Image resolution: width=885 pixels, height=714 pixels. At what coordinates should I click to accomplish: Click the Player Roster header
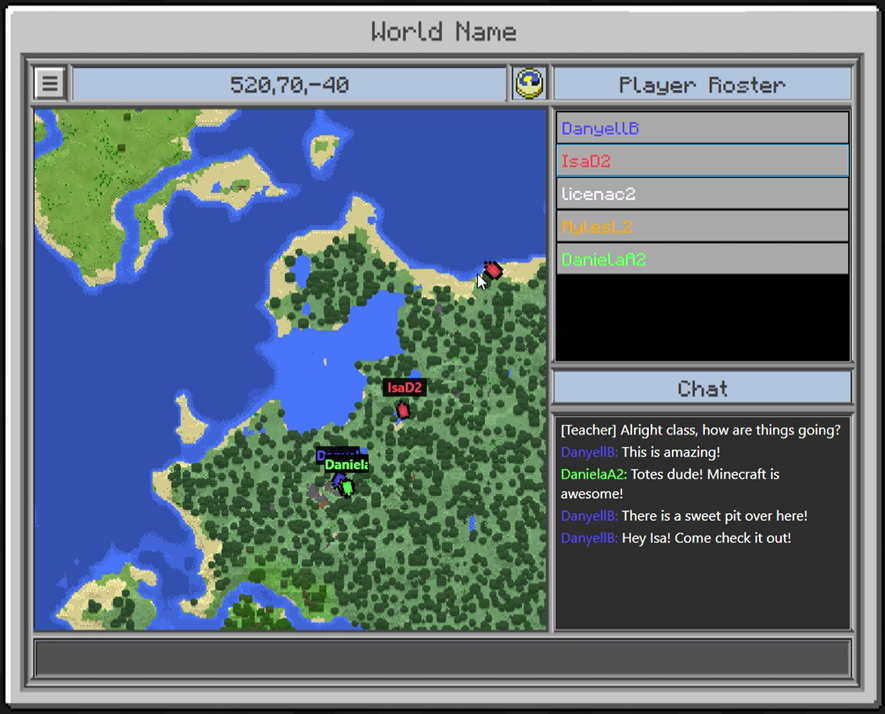(702, 85)
